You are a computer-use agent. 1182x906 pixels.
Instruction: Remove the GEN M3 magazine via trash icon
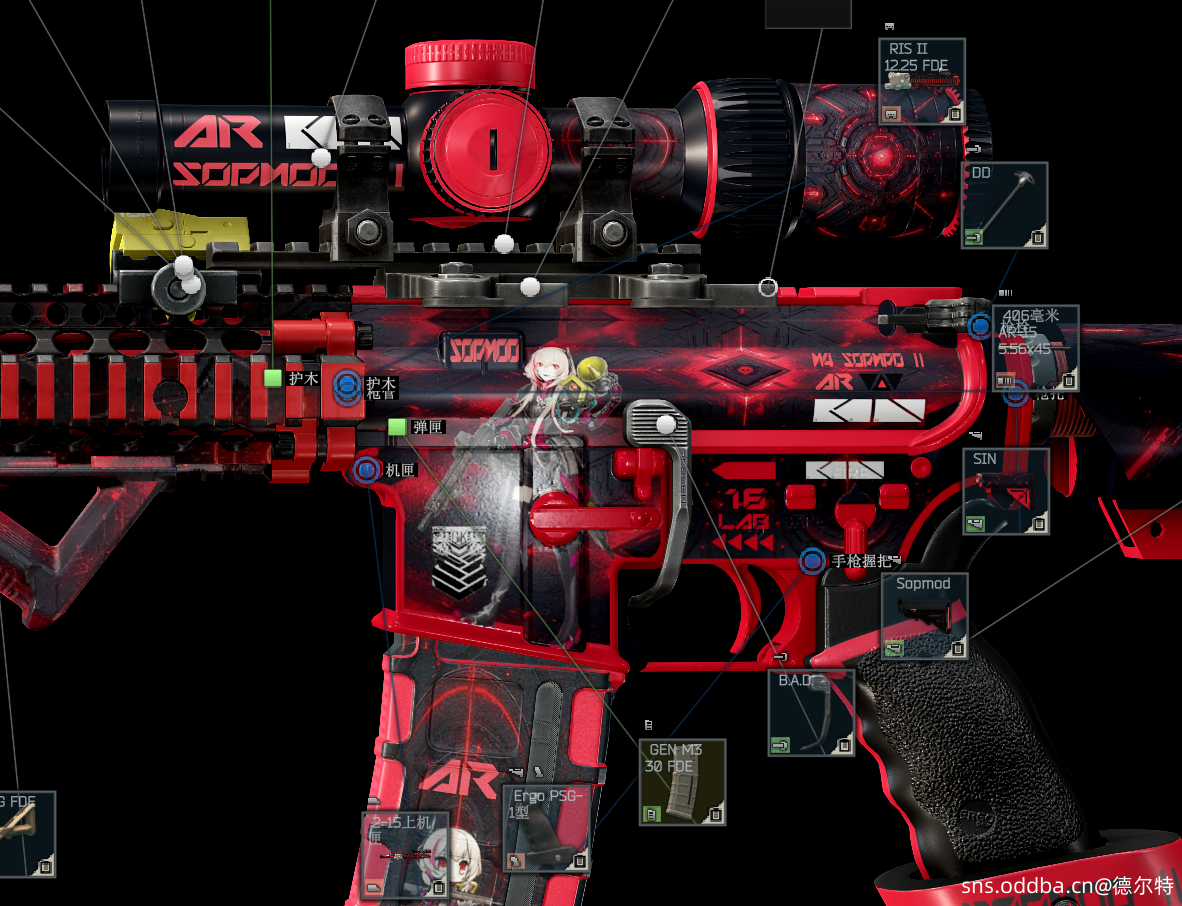pyautogui.click(x=712, y=815)
